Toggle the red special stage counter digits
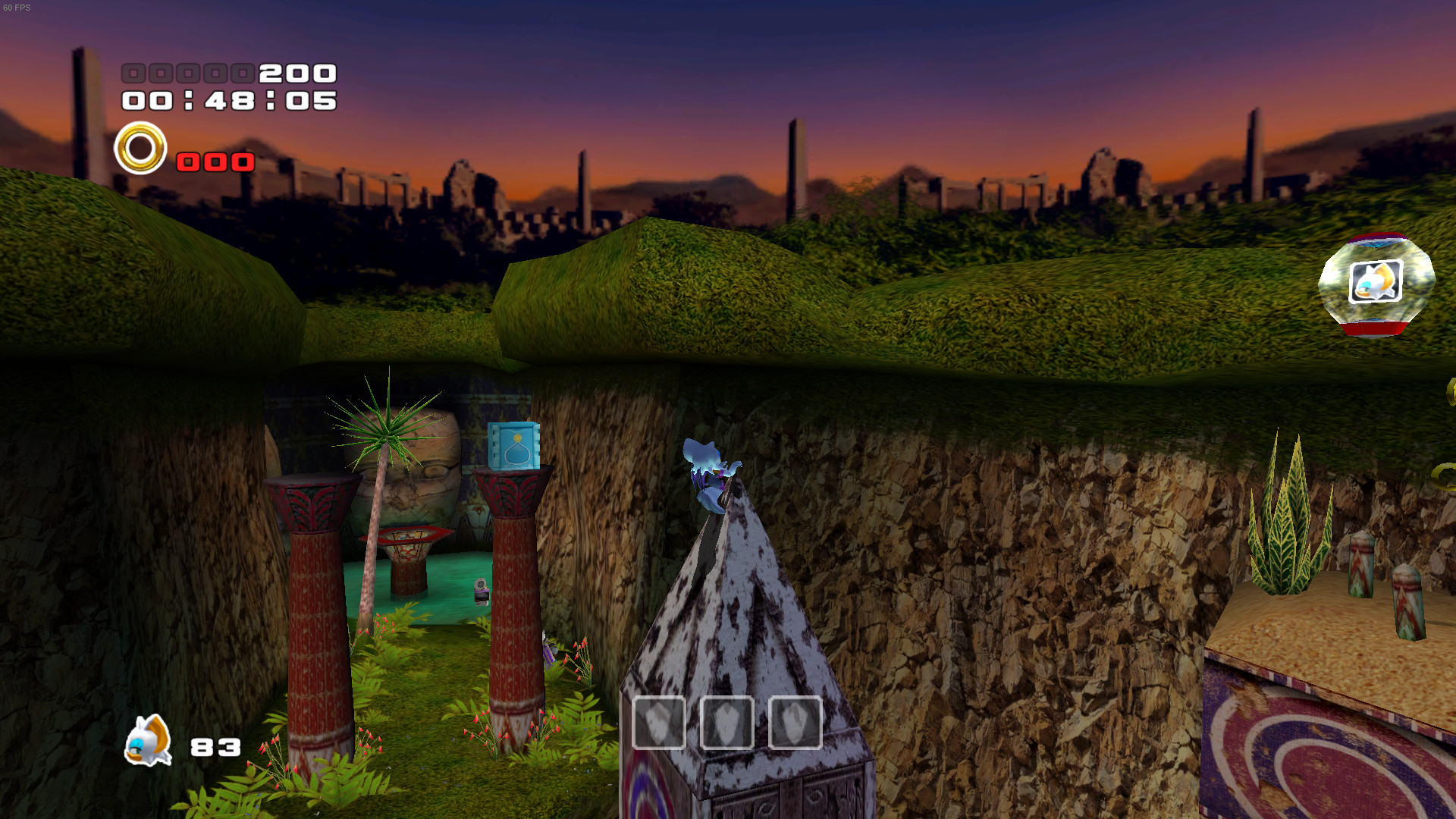 point(215,162)
